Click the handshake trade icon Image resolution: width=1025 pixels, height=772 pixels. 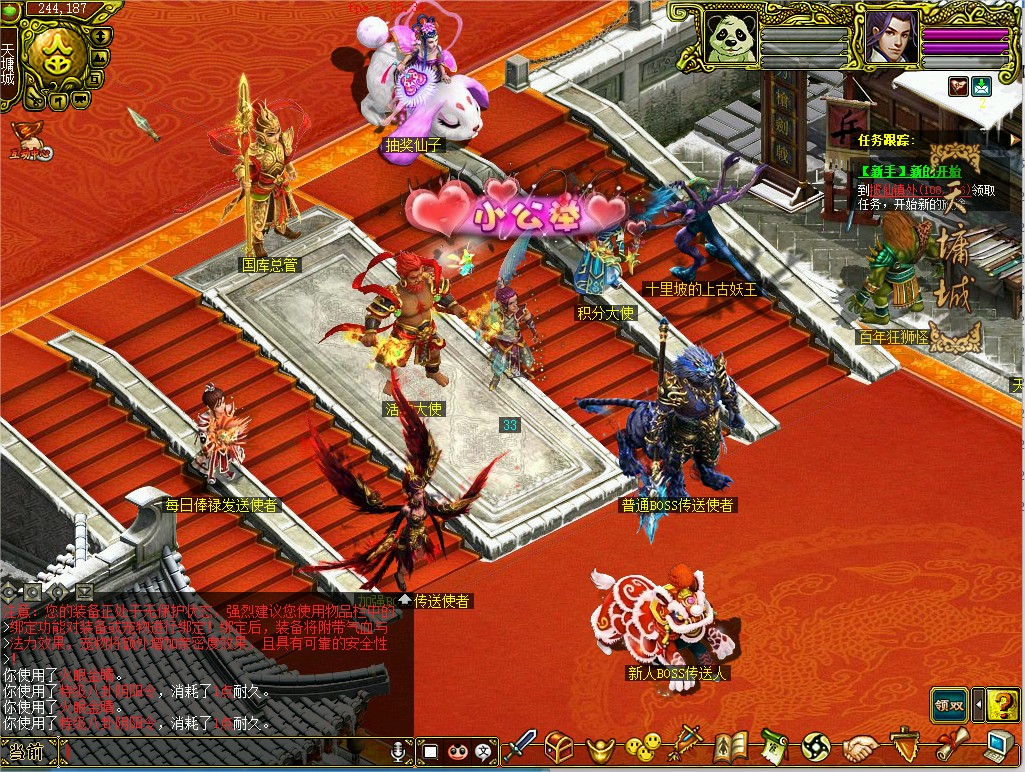[860, 747]
